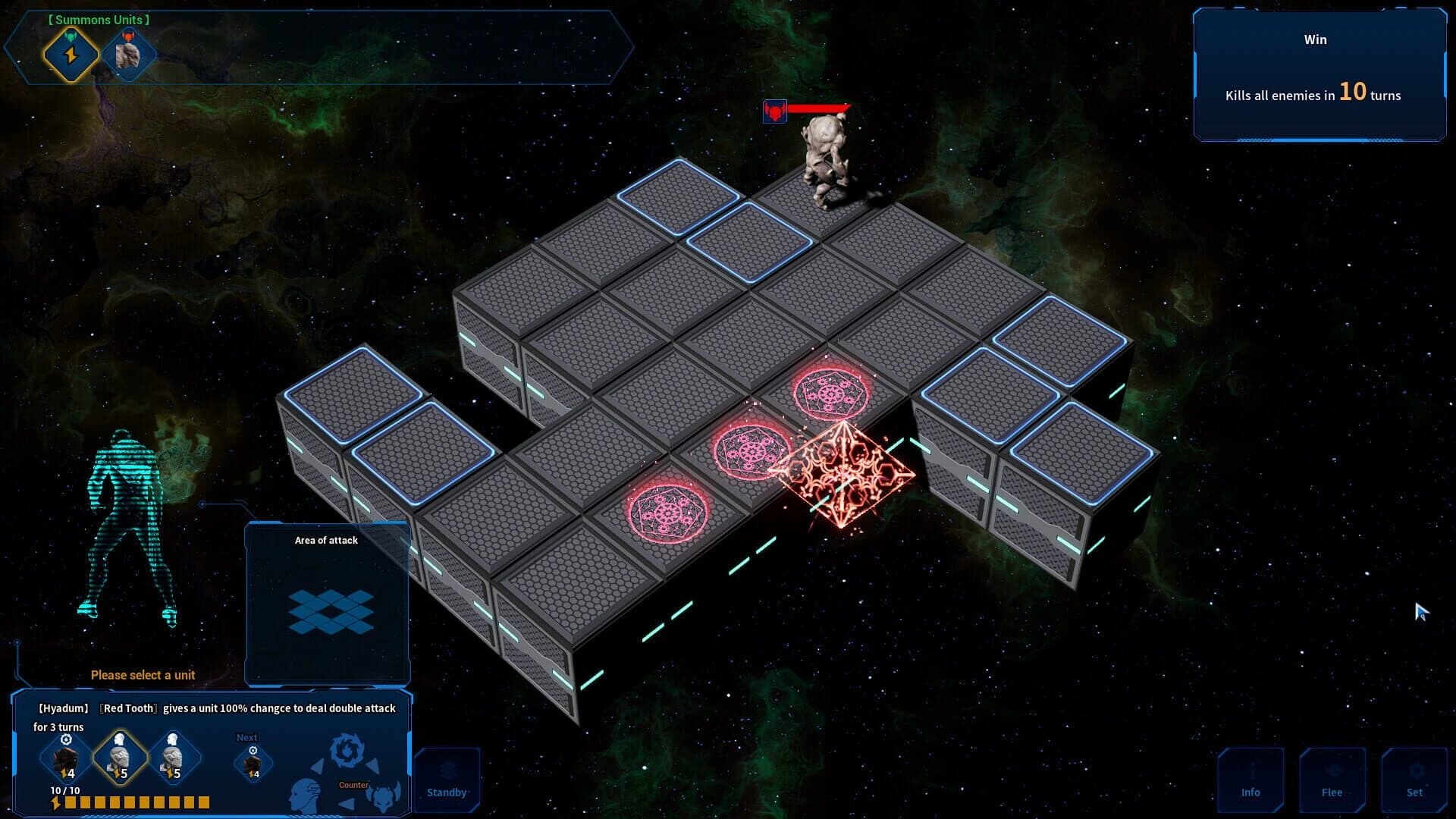Click the Flee button

(1332, 780)
